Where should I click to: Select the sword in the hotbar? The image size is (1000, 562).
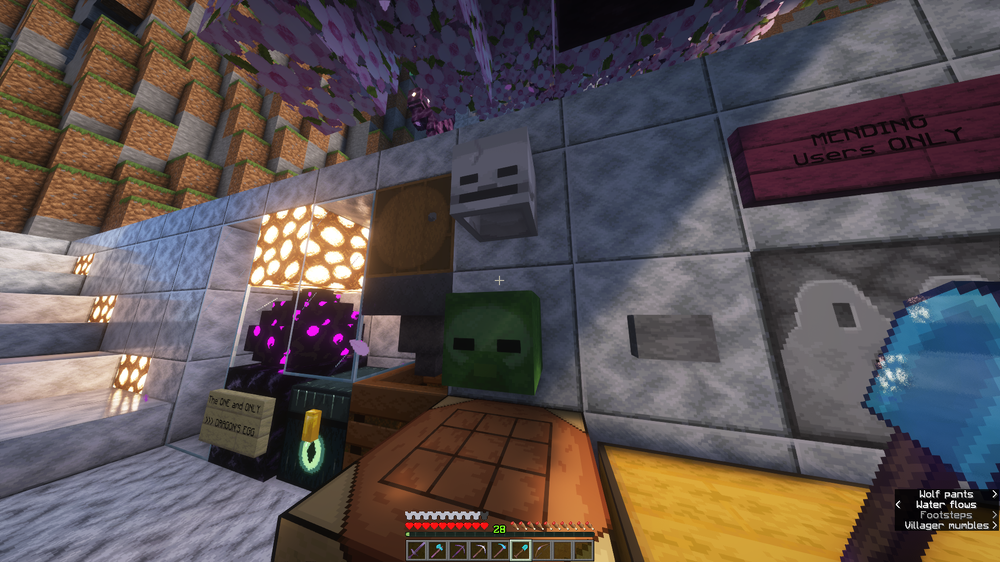pos(417,550)
